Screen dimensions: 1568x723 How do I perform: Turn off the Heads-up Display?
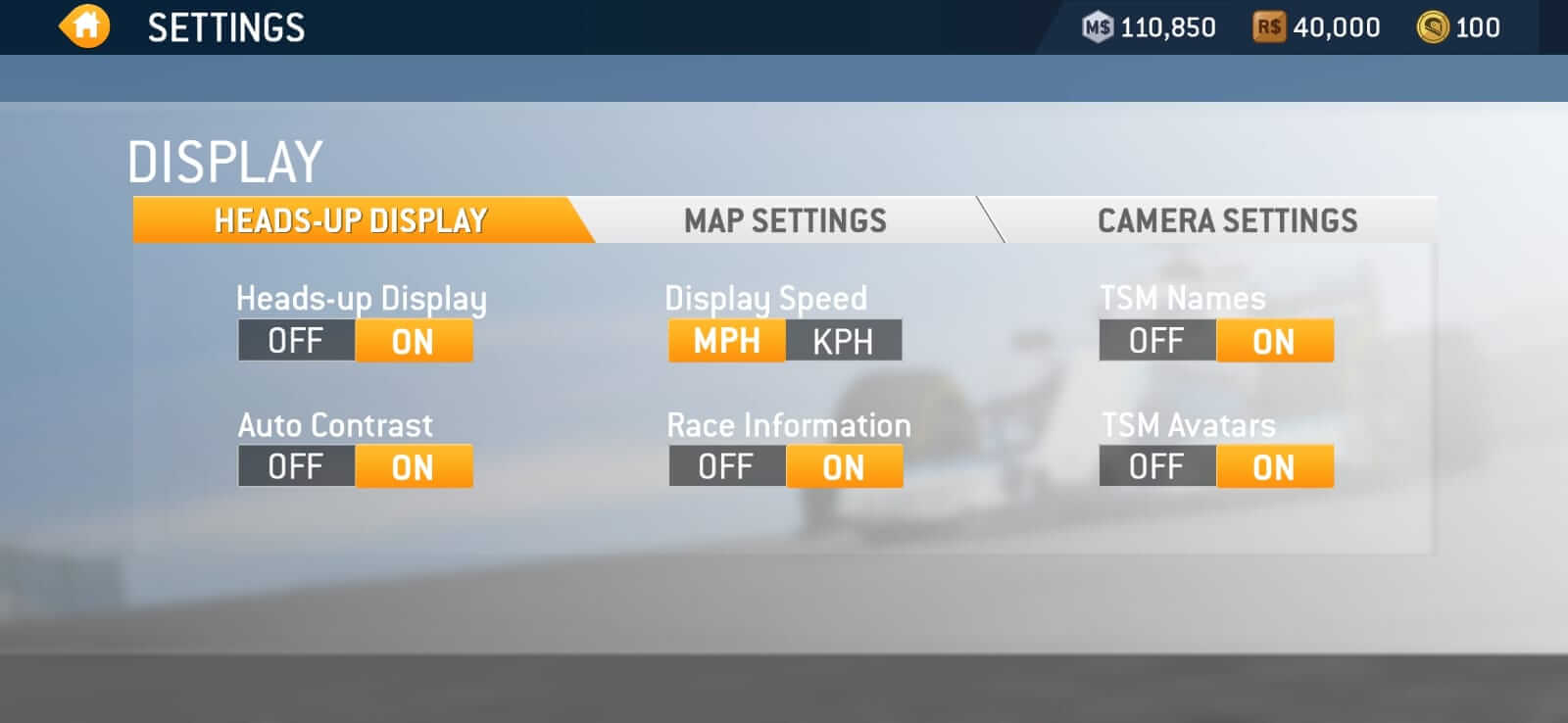(x=296, y=341)
